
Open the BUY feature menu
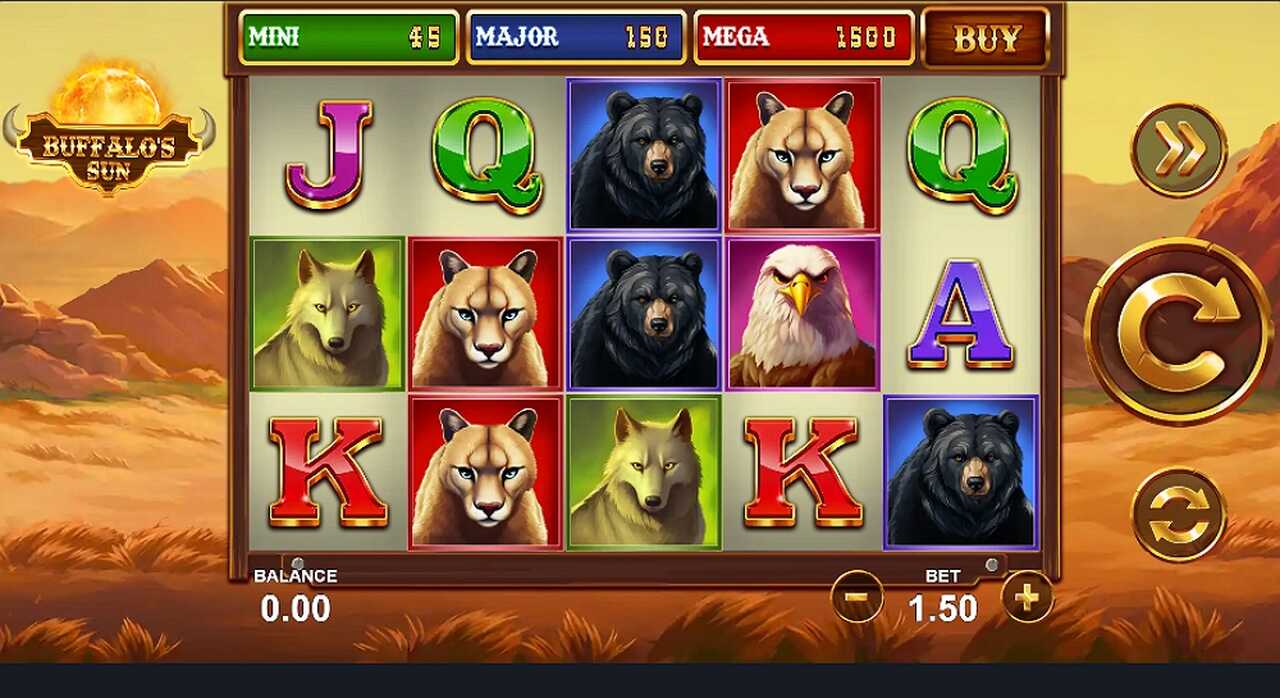(x=985, y=38)
